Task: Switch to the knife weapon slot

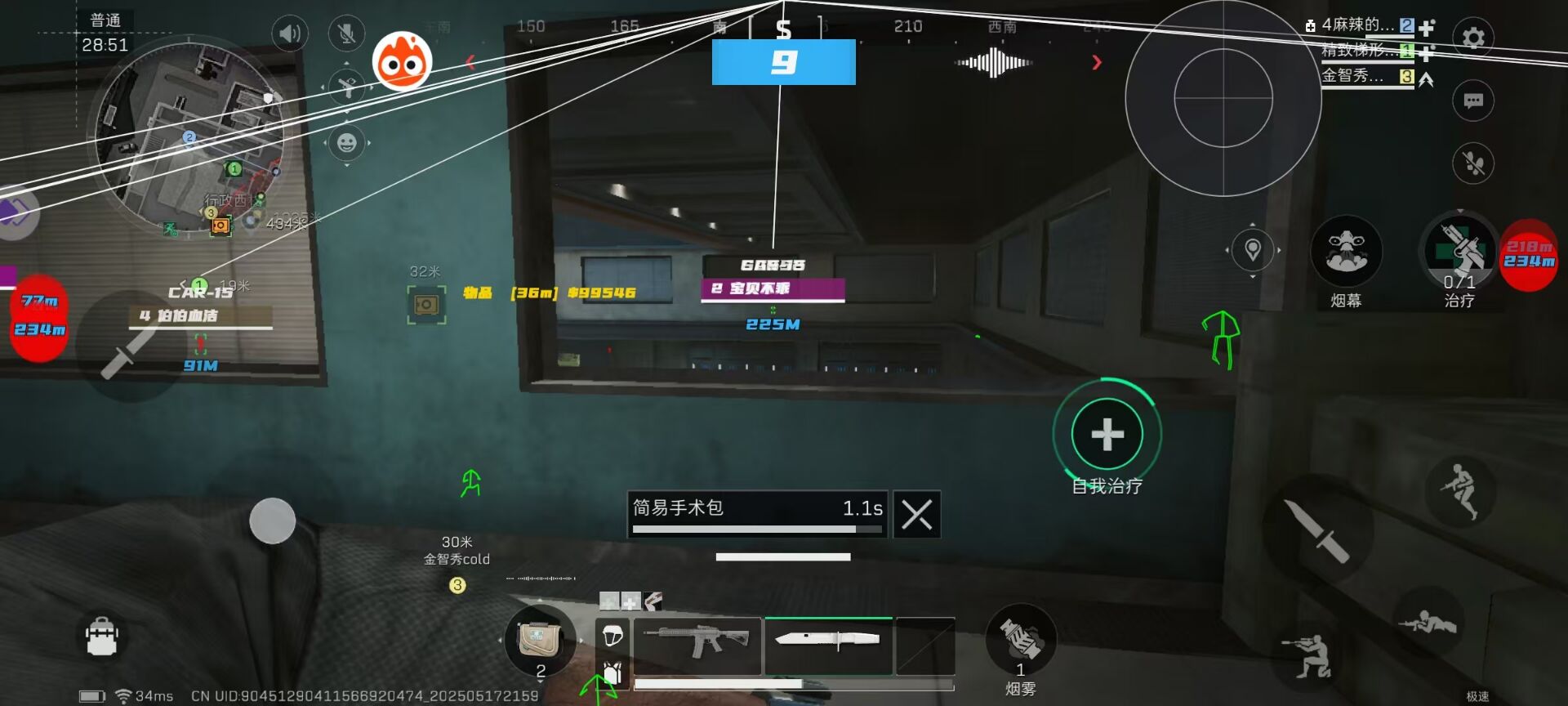Action: pos(827,646)
